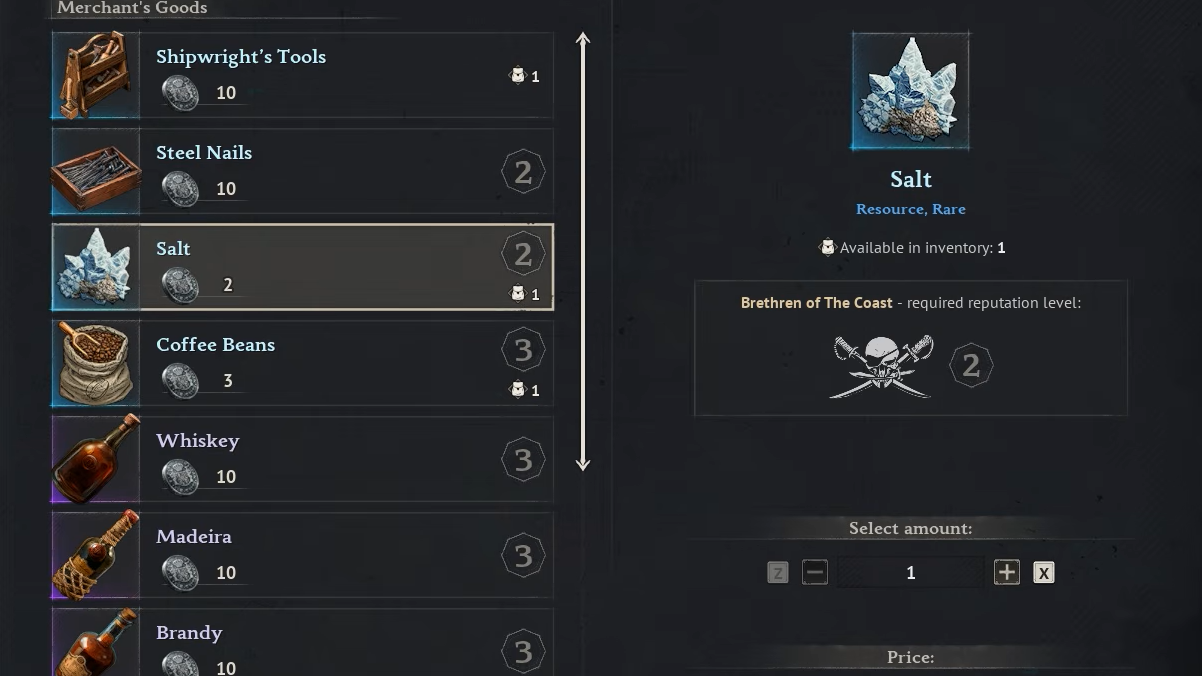Choose Madeira from the goods list
1202x676 pixels.
click(302, 555)
